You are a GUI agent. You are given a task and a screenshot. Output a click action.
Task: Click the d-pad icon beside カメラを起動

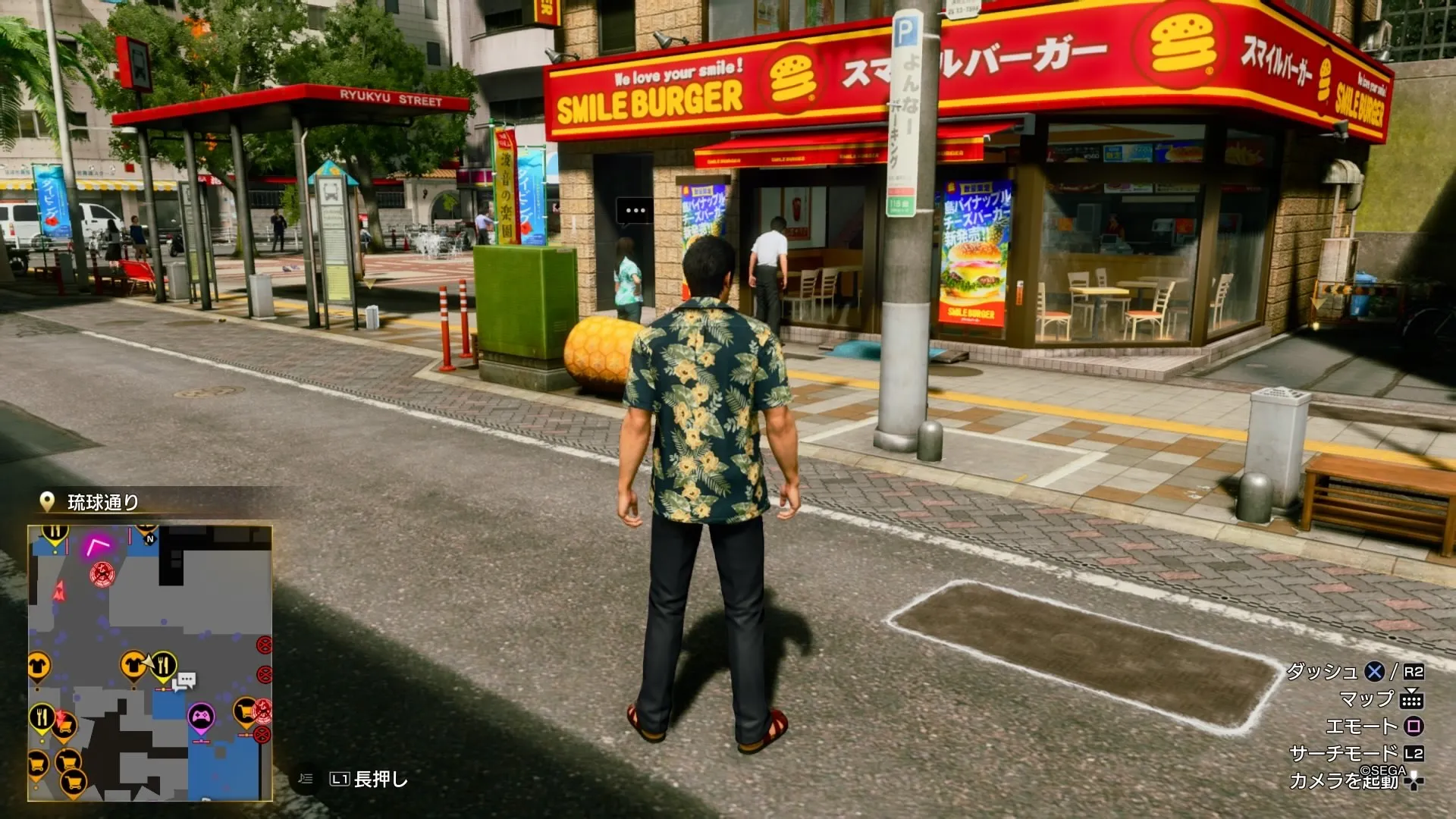(x=1414, y=781)
